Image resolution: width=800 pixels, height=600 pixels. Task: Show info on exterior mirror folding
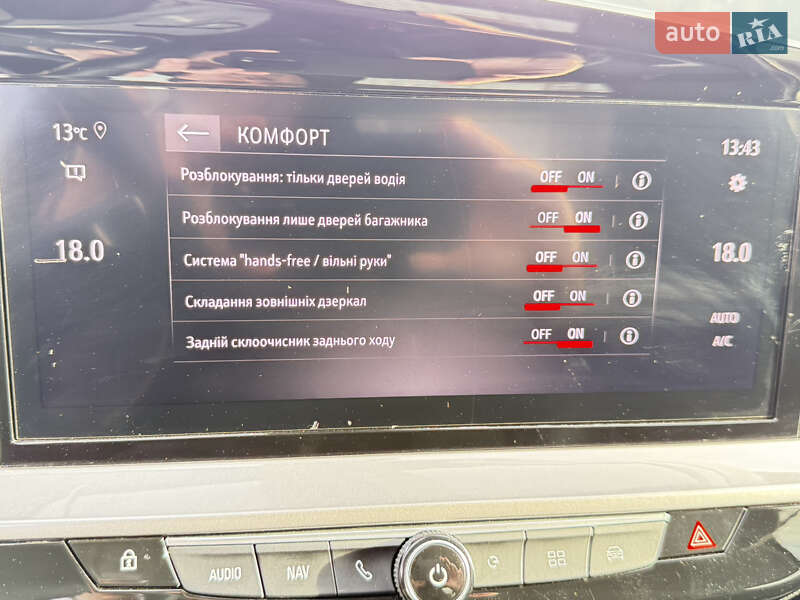[631, 298]
